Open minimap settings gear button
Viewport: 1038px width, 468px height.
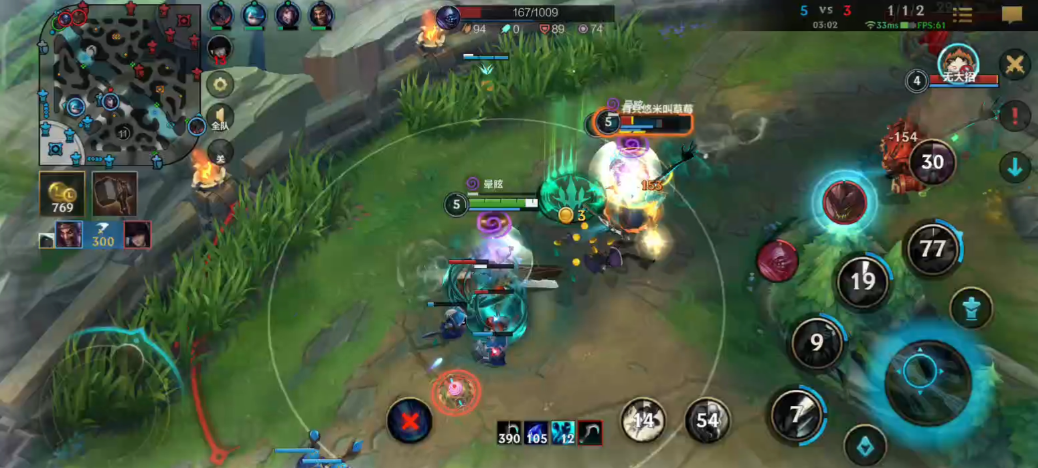tap(220, 83)
